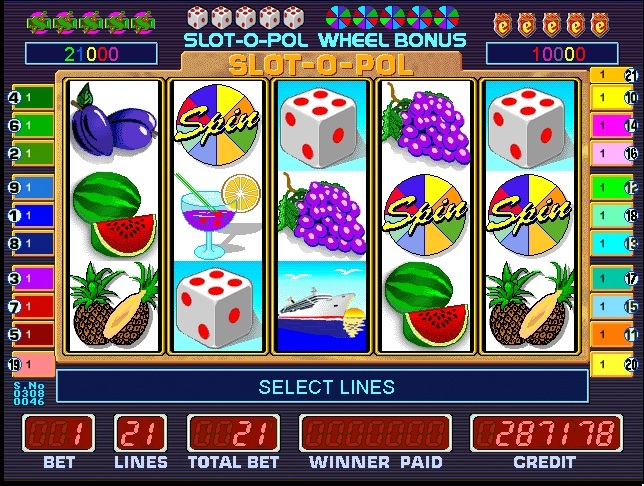Select the green line 12 indicator
644x486 pixels.
point(614,187)
